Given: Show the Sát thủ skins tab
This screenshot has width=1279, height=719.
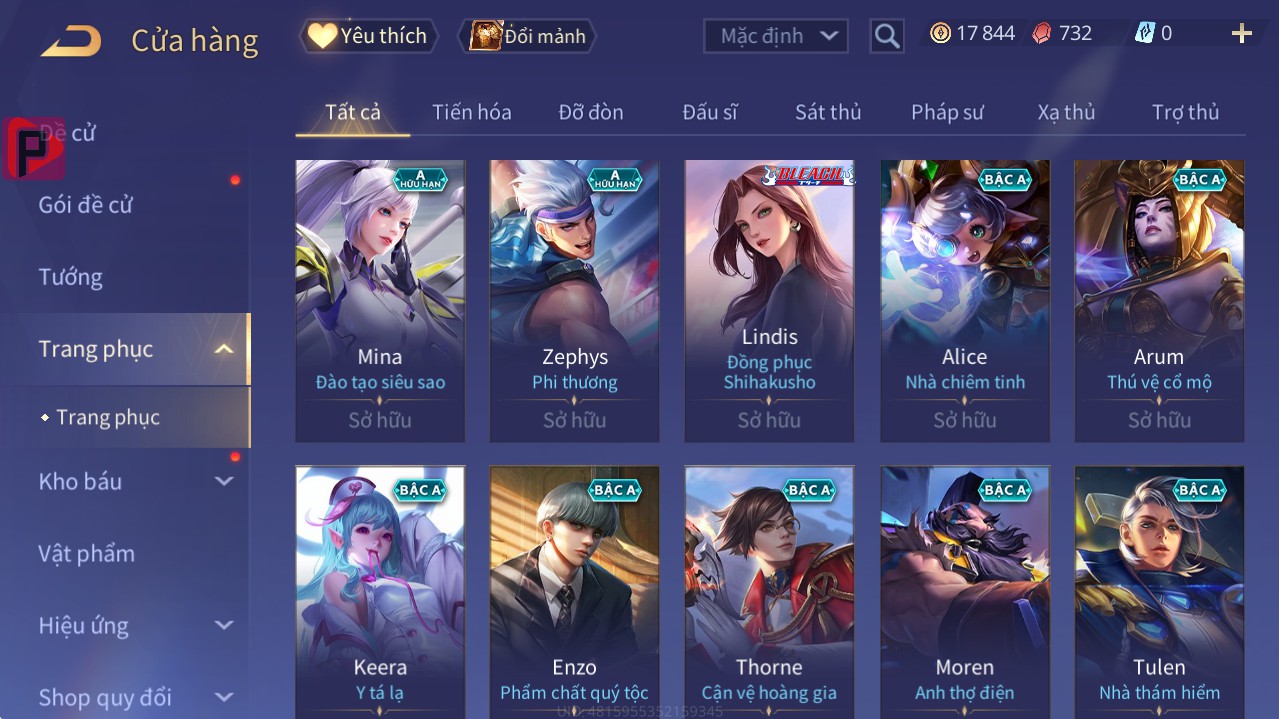Looking at the screenshot, I should tap(828, 112).
